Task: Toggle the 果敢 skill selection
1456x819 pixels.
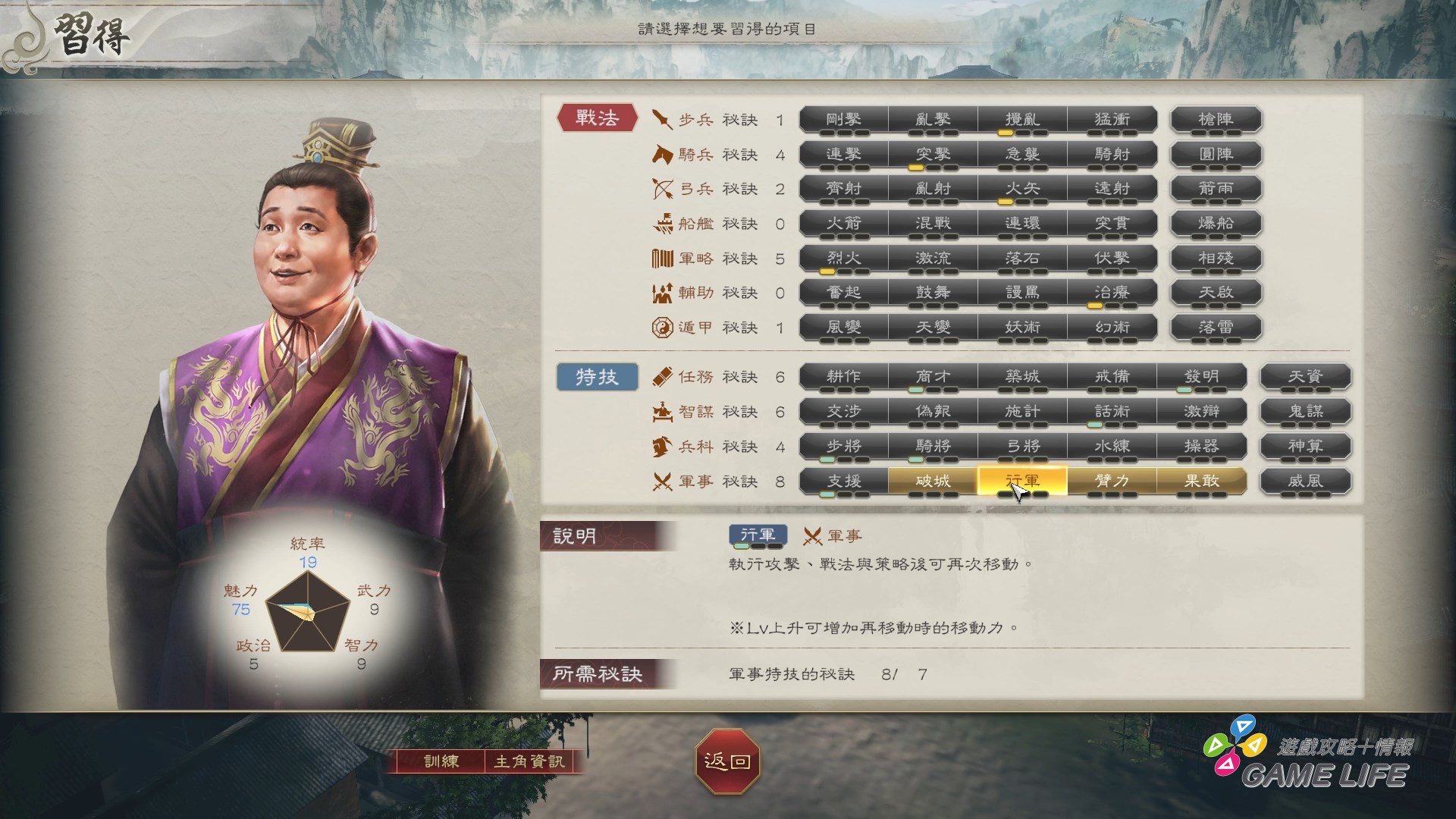Action: tap(1201, 482)
